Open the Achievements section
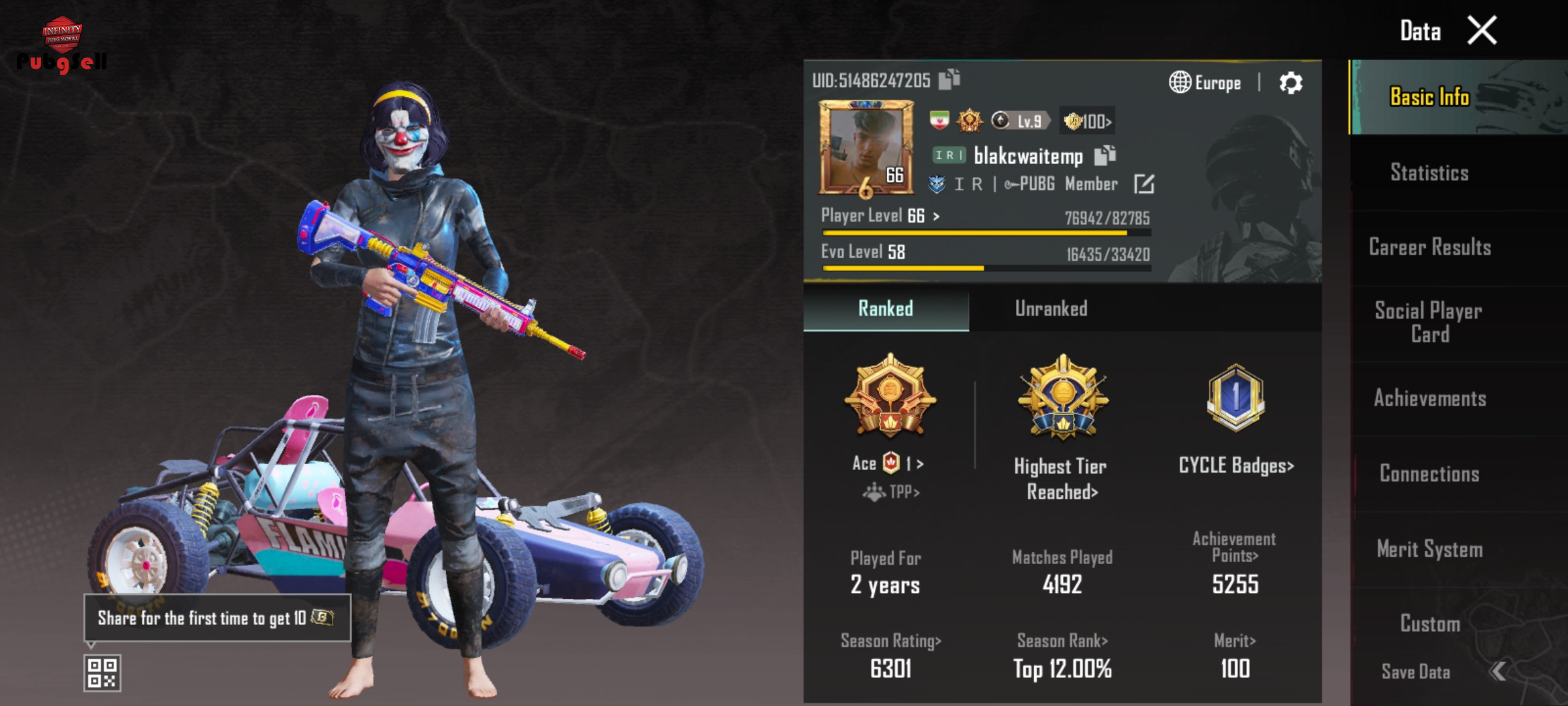 coord(1429,398)
